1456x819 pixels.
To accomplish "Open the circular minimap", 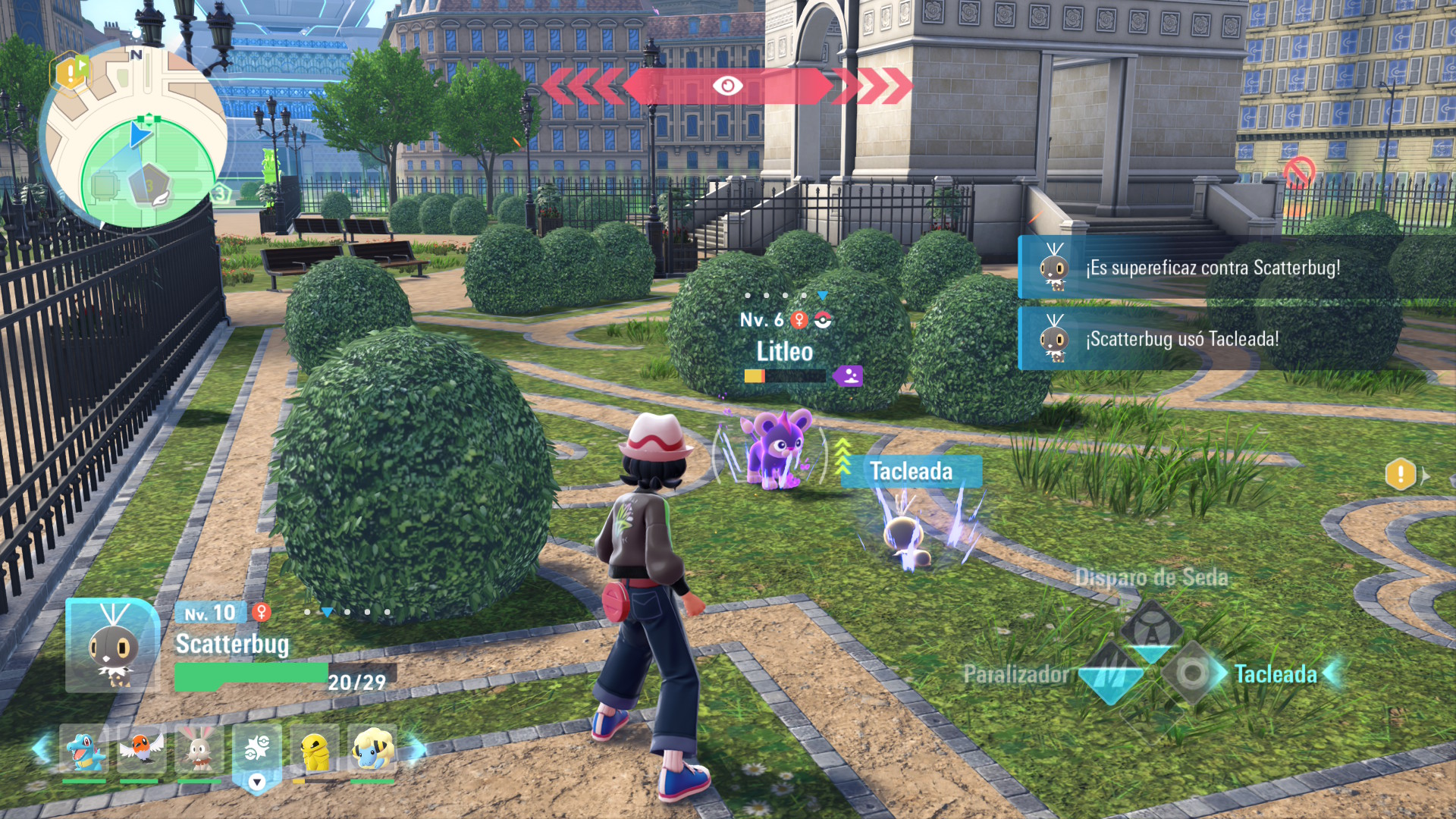I will coord(136,140).
